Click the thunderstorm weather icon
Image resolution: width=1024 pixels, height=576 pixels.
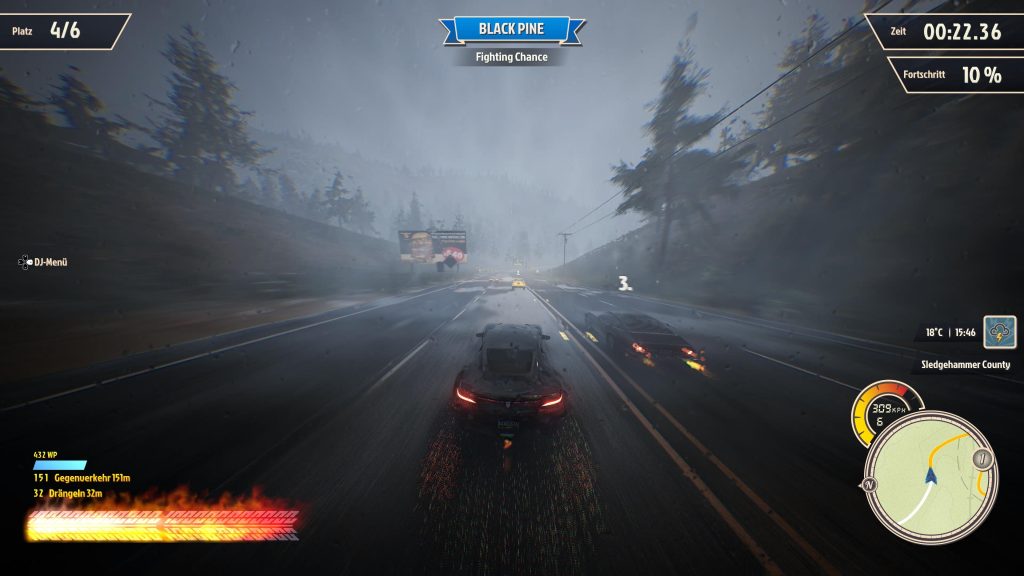click(x=999, y=331)
